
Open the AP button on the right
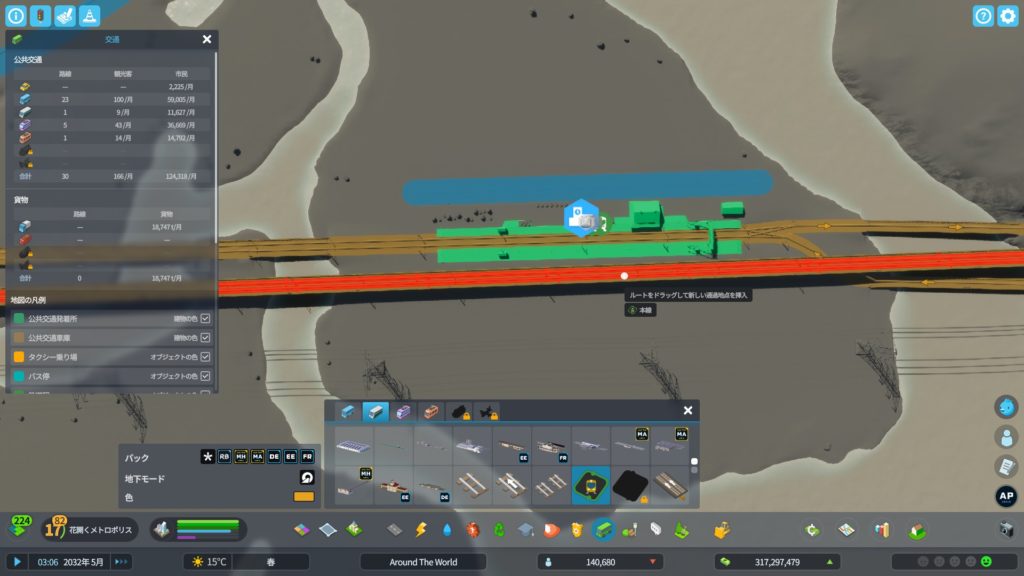tap(1006, 497)
